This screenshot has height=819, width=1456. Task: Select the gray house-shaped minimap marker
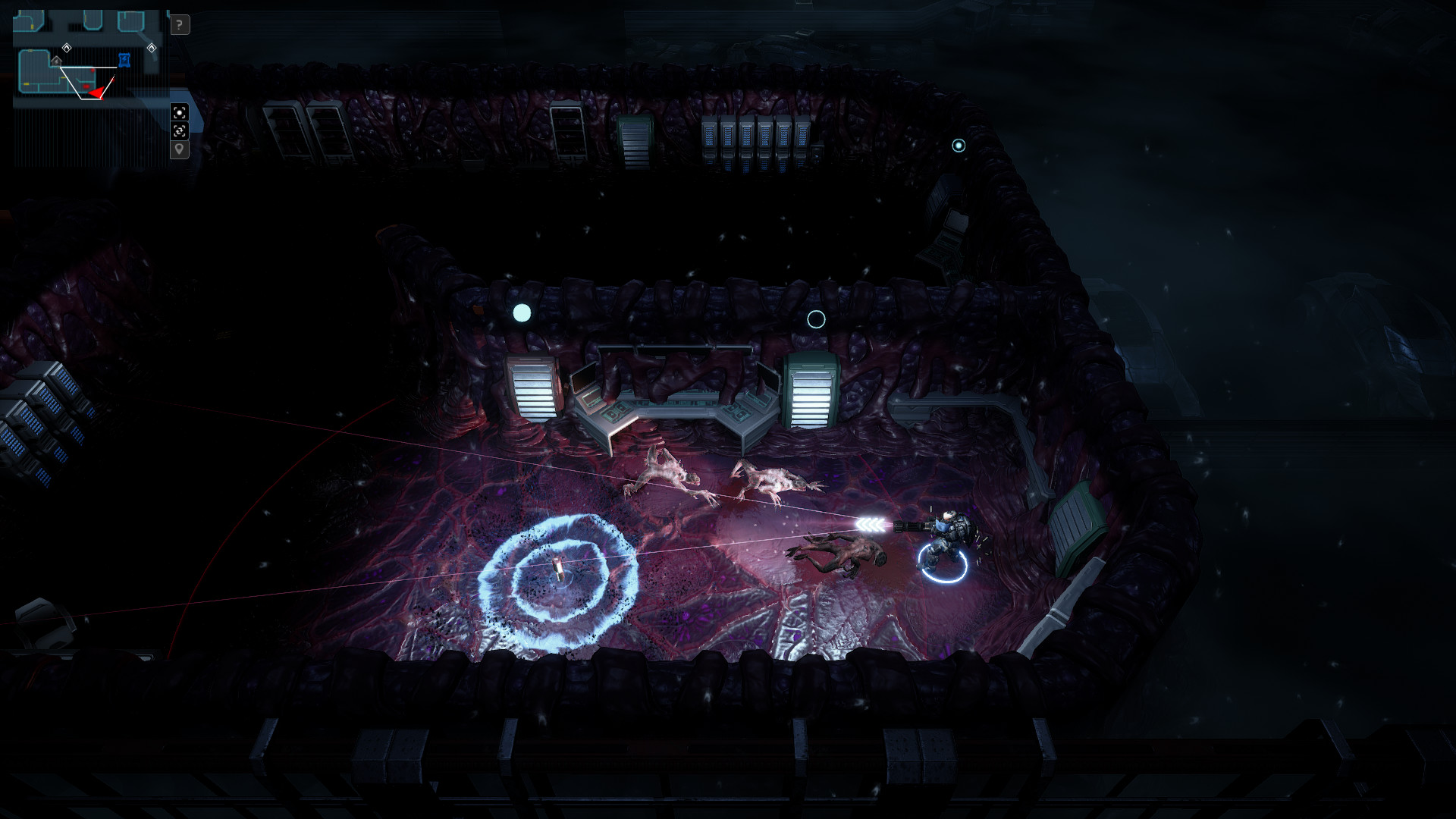tap(57, 61)
